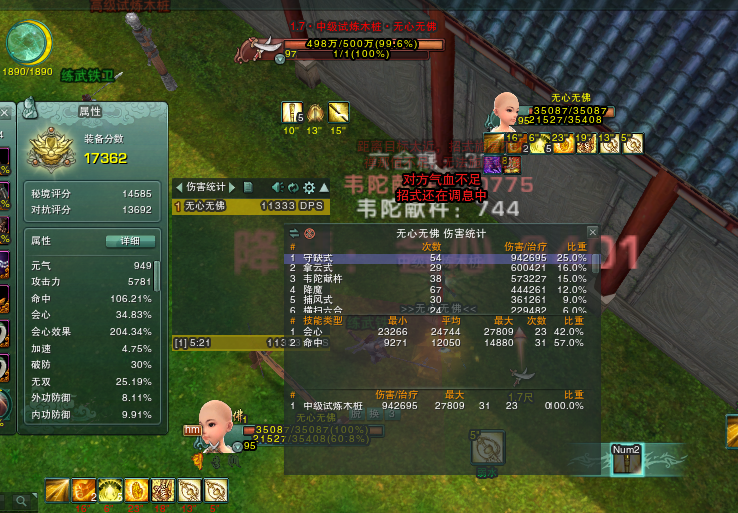Open the damage meter gear settings

309,187
